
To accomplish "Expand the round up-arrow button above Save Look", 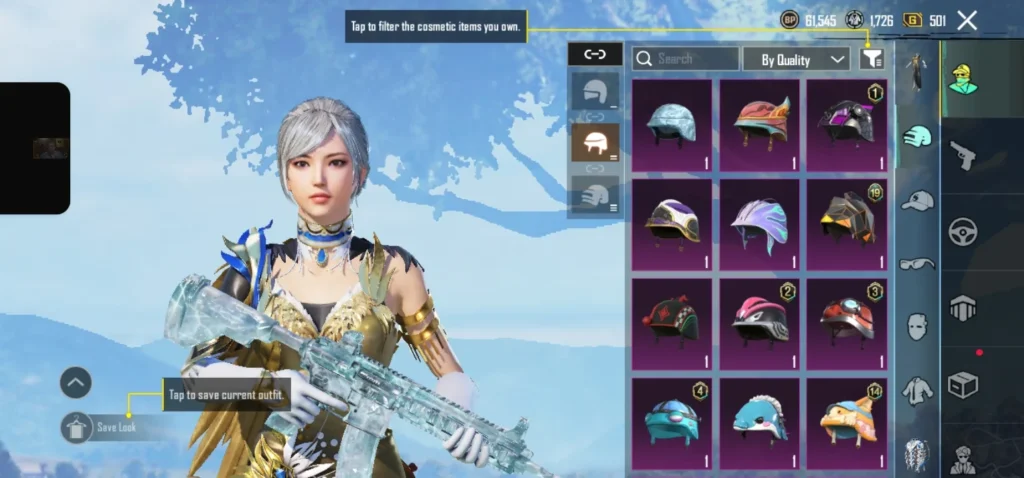I will [76, 382].
